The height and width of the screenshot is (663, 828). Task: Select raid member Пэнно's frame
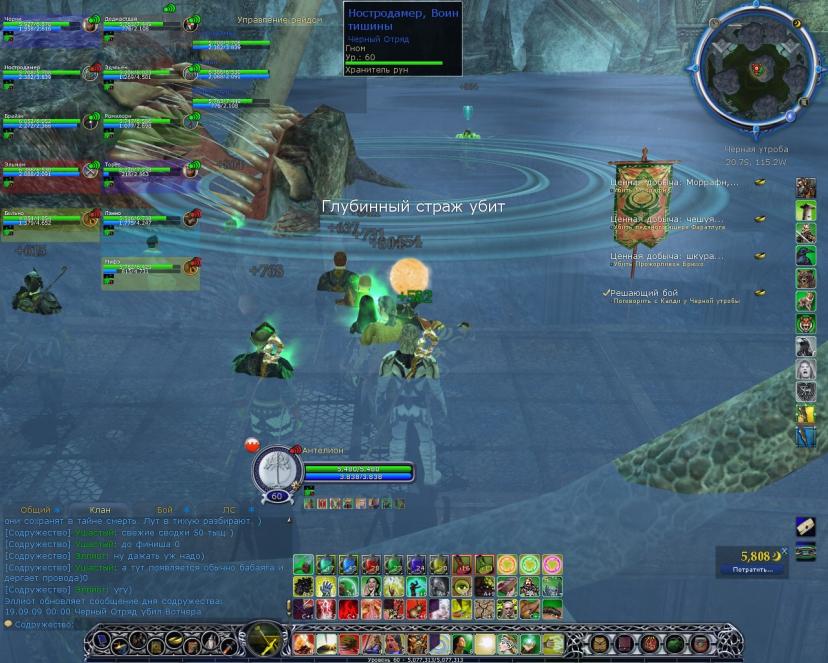click(x=142, y=219)
